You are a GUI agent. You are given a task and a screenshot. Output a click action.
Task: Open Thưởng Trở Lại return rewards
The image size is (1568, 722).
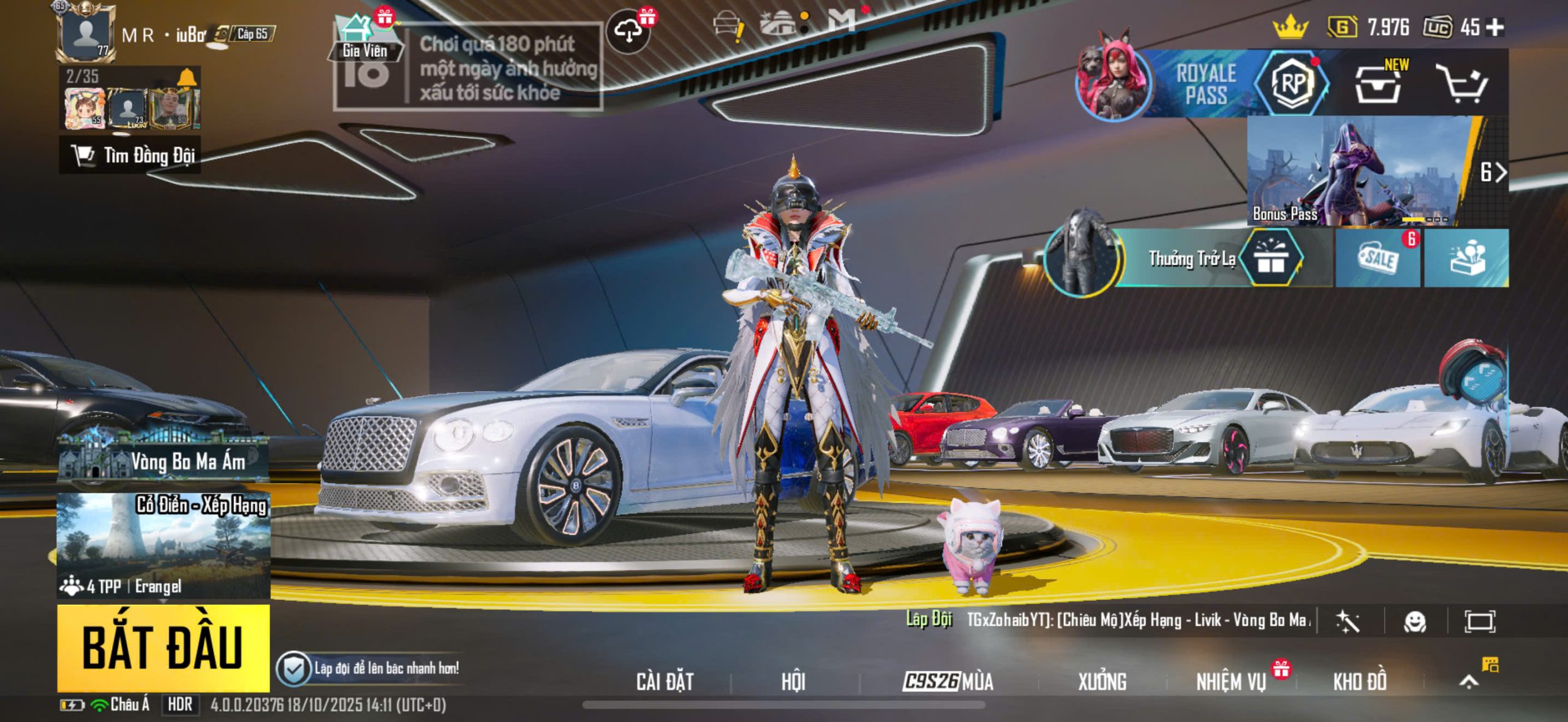pos(1191,259)
